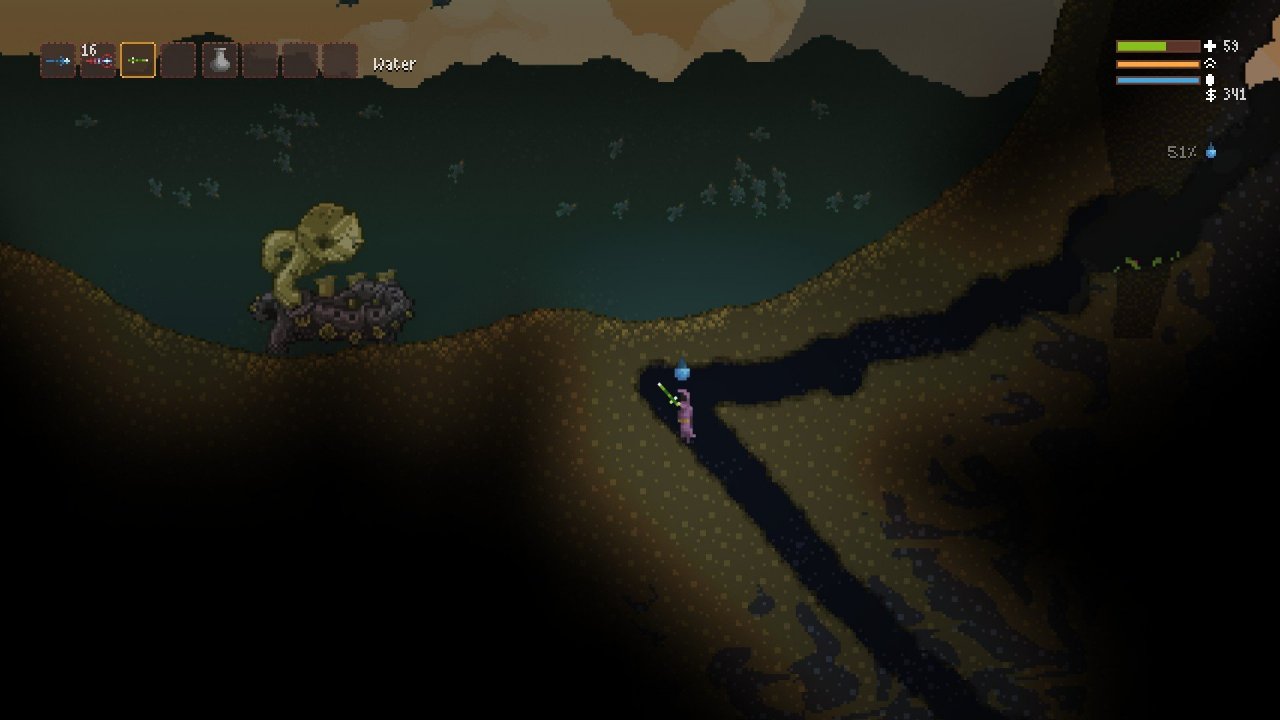Image resolution: width=1280 pixels, height=720 pixels.
Task: Click the health cross icon
Action: 1210,46
